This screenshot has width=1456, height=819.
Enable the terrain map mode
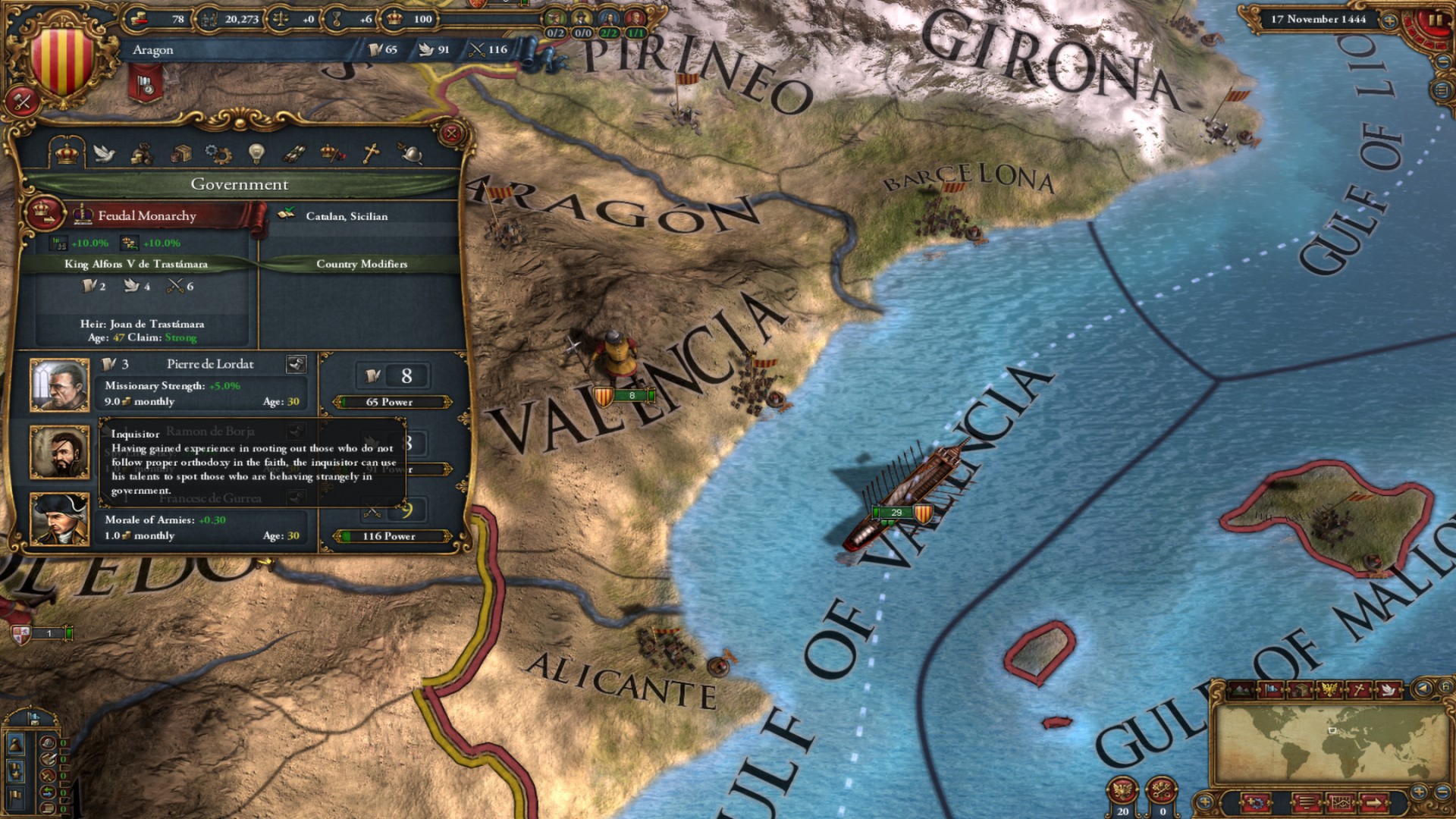coord(1239,690)
